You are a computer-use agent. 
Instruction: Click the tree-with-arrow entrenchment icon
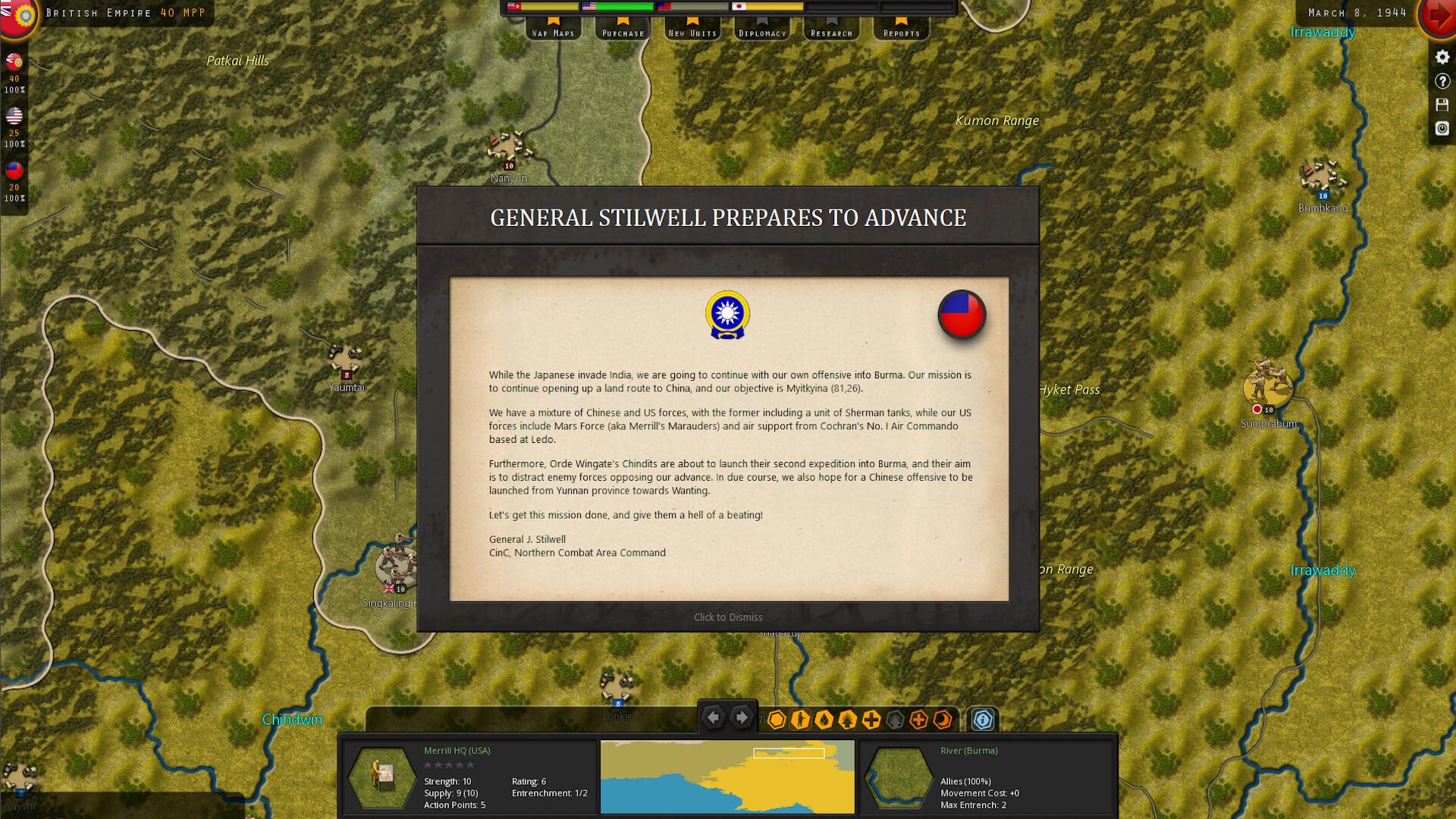847,720
